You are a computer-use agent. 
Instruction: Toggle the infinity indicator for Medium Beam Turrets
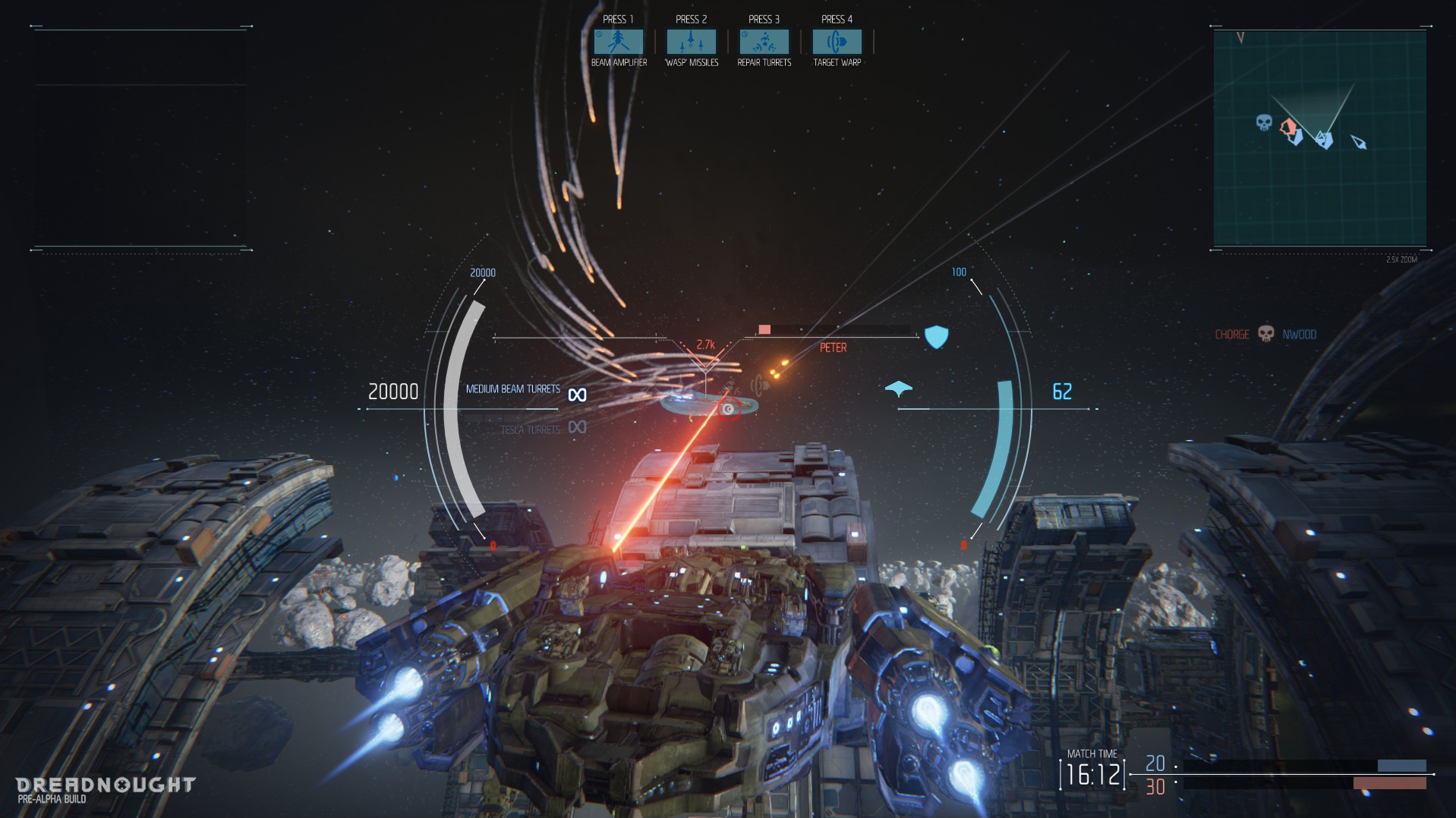click(x=576, y=393)
